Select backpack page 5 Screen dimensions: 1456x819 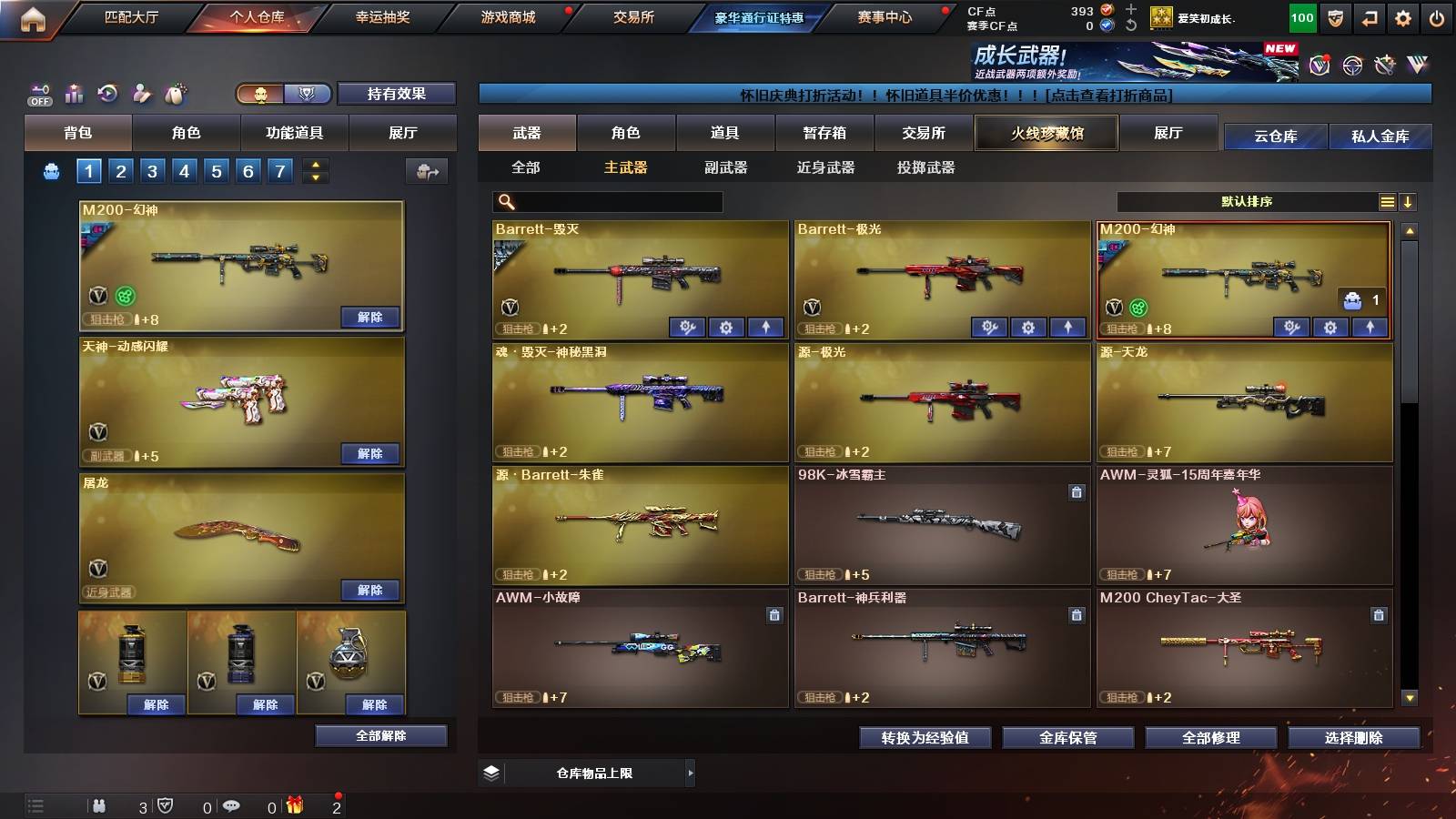point(216,169)
